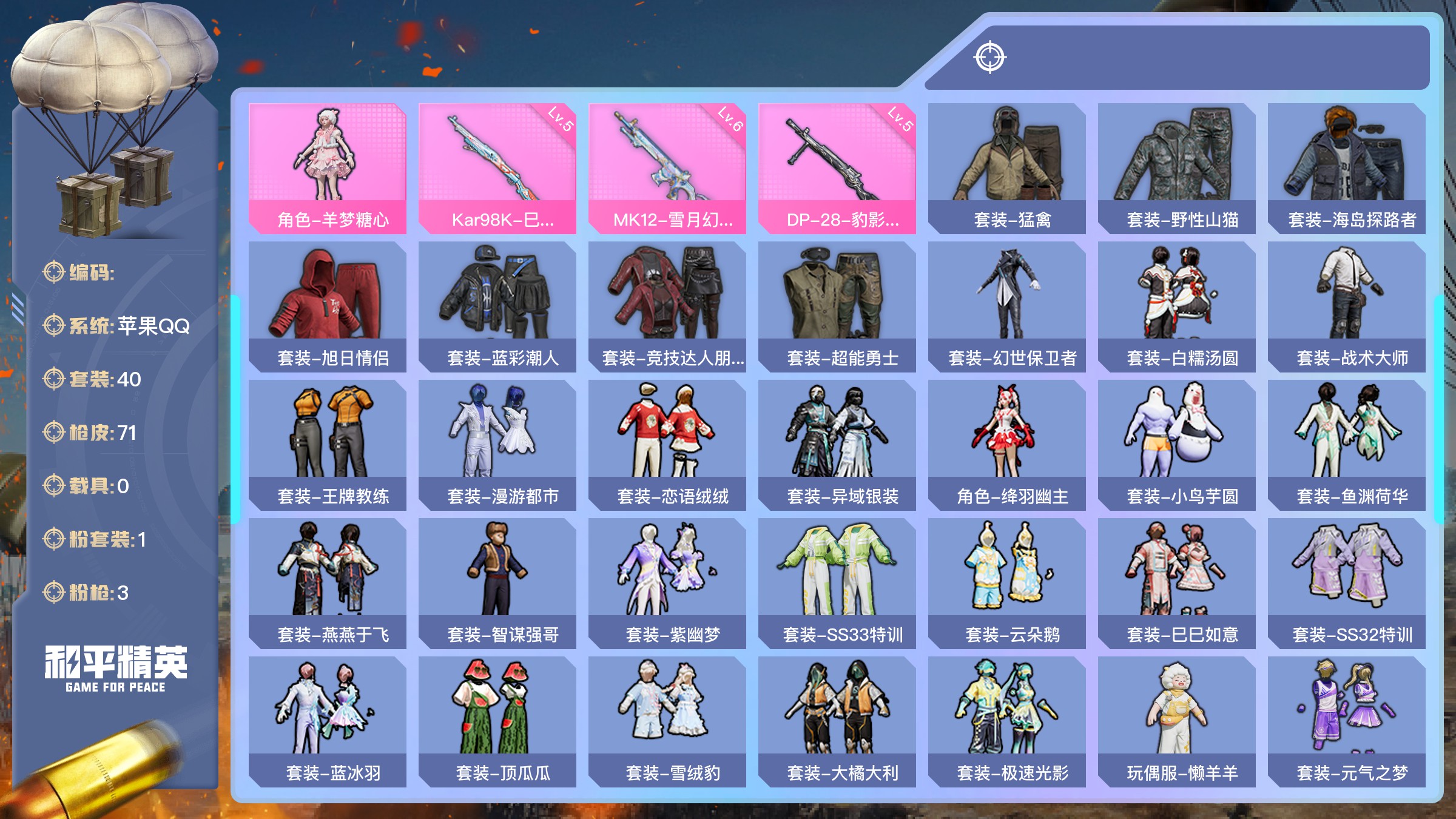Choose the 套装-海岛探路者 outfit
The height and width of the screenshot is (819, 1456).
(x=1347, y=168)
